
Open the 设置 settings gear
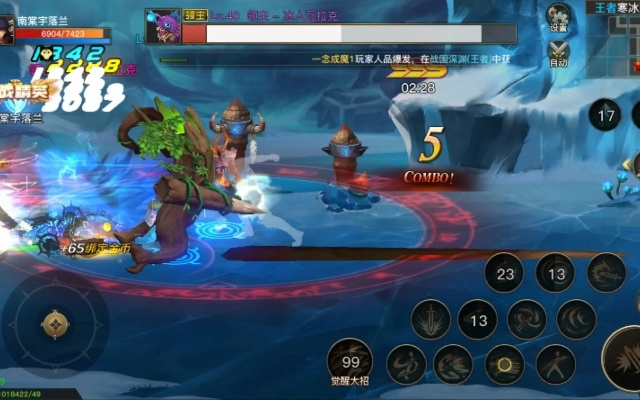coord(559,17)
